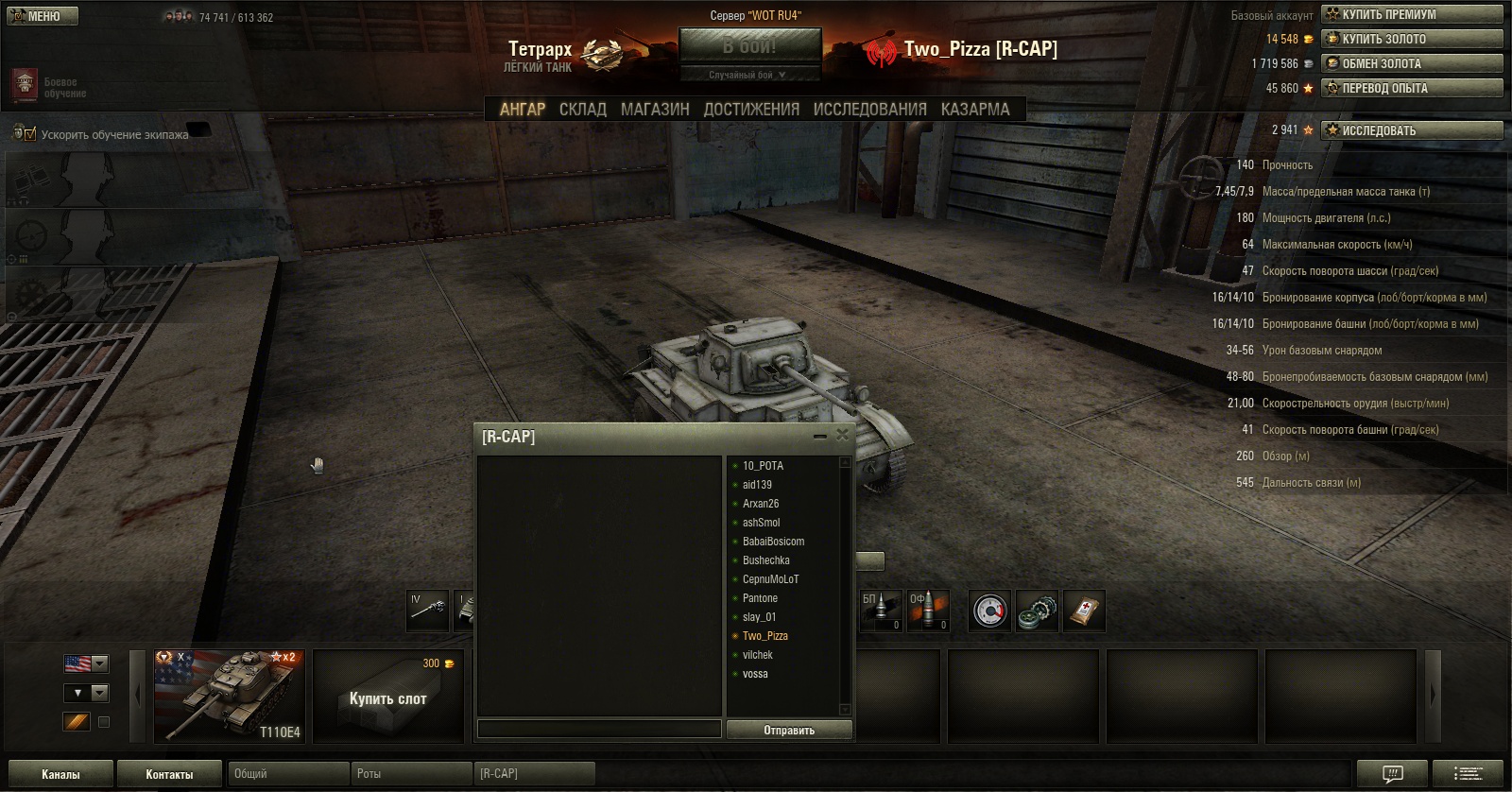Screen dimensions: 1512x792
Task: Toggle the crew training acceleration checkbox
Action: tap(30, 134)
